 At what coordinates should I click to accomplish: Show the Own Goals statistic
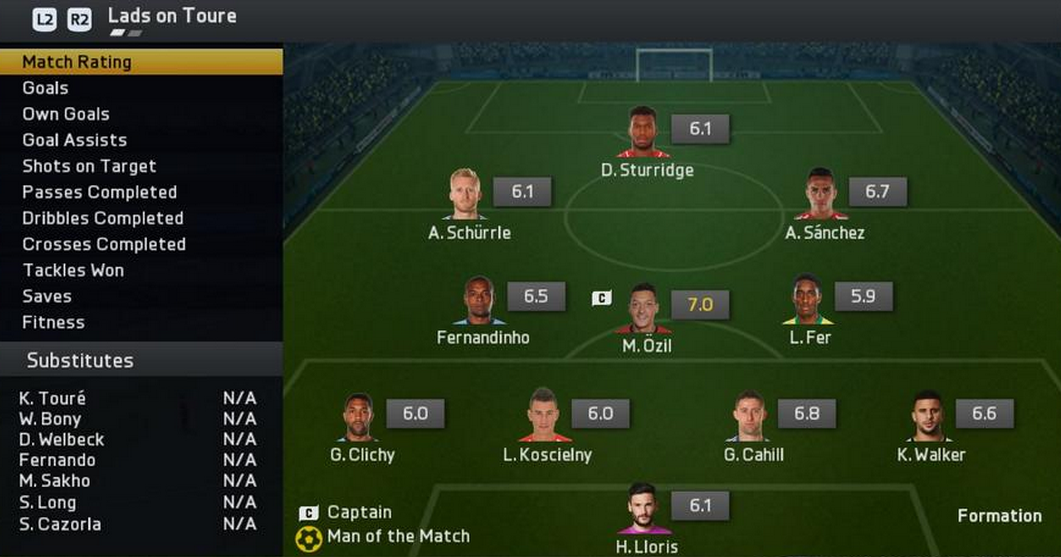click(x=66, y=114)
